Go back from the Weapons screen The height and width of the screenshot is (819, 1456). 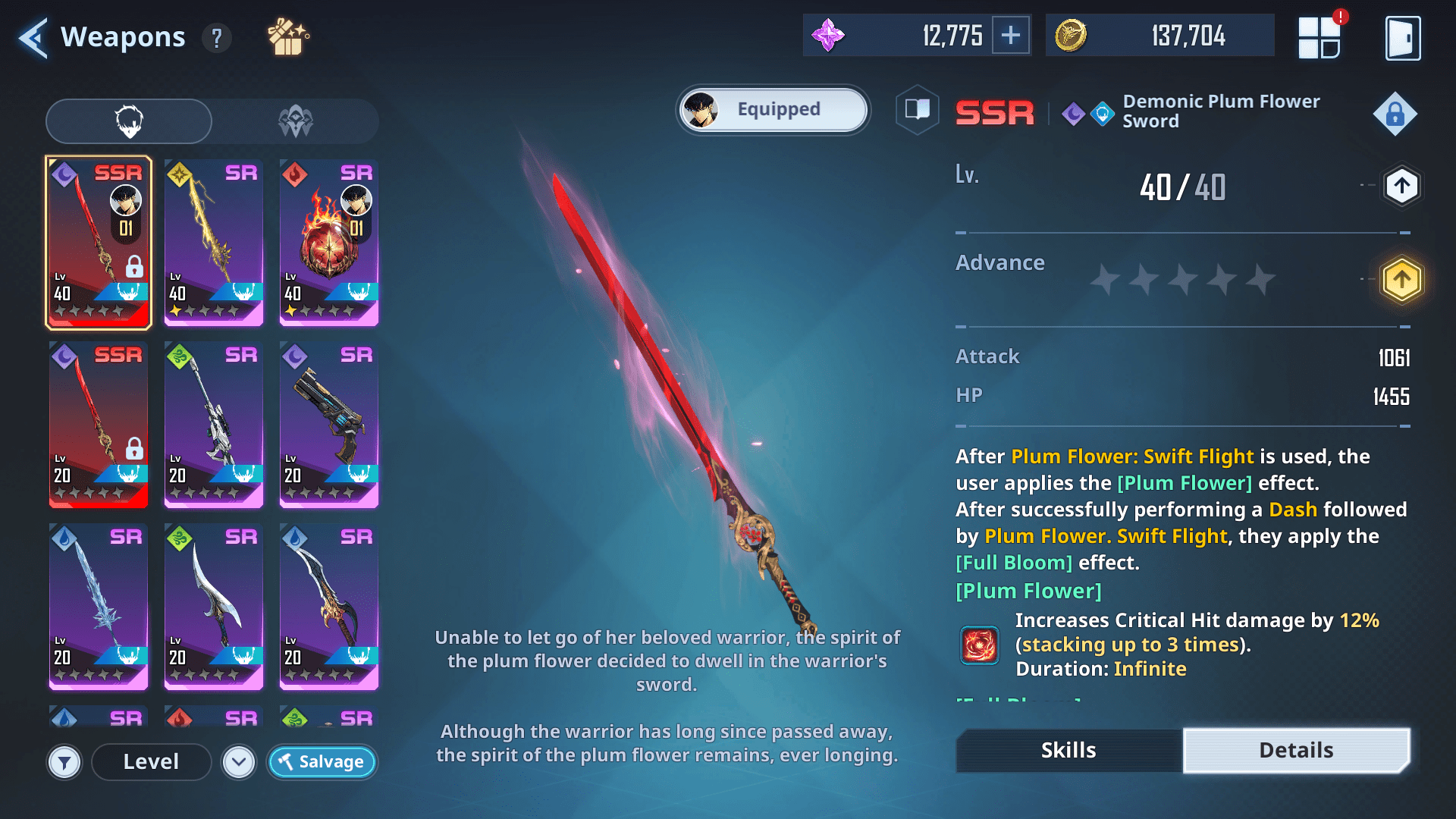[x=33, y=38]
